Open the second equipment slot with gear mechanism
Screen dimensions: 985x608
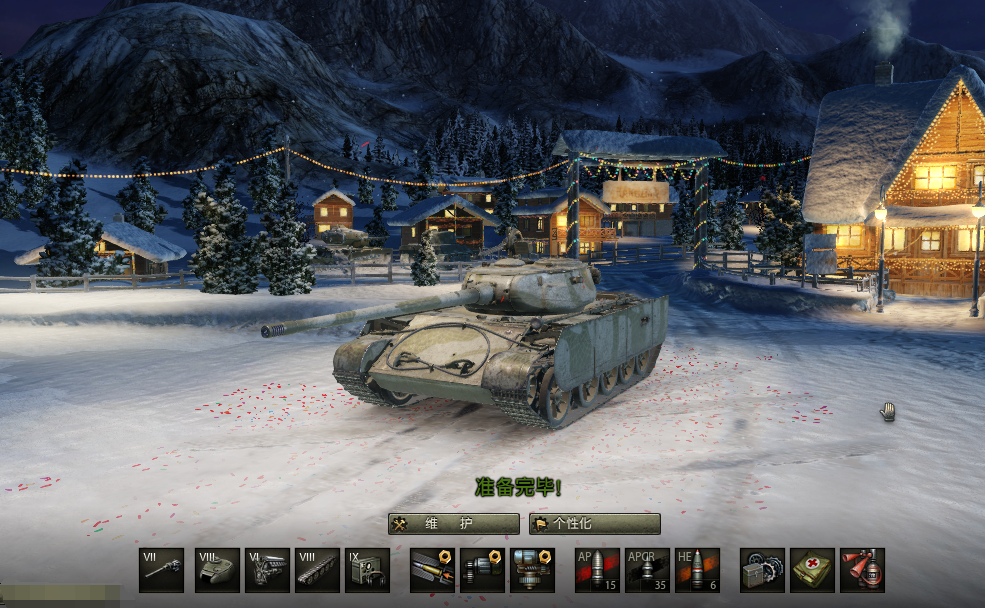[482, 570]
